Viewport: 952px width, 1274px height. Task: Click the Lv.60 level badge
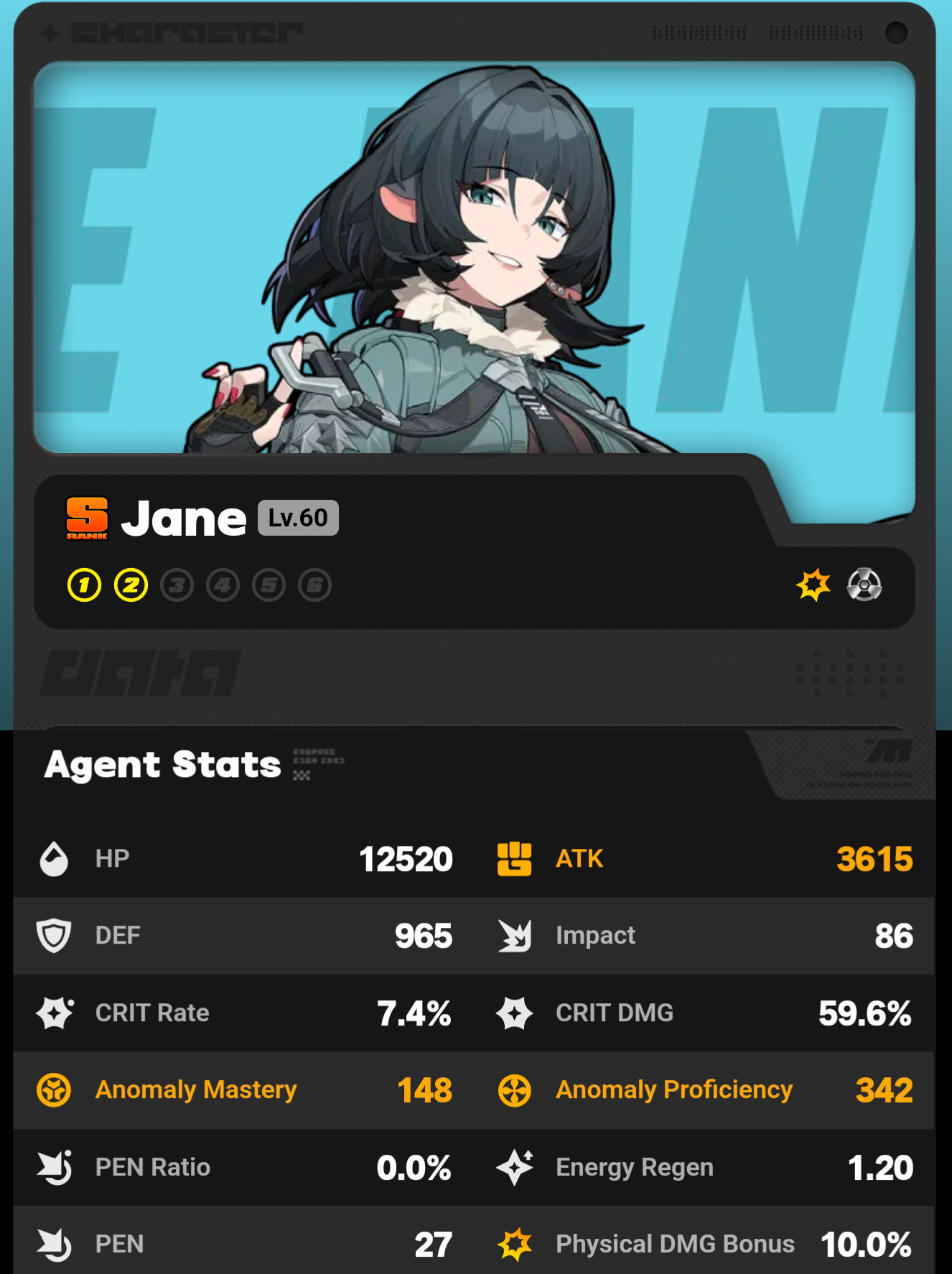pyautogui.click(x=297, y=516)
